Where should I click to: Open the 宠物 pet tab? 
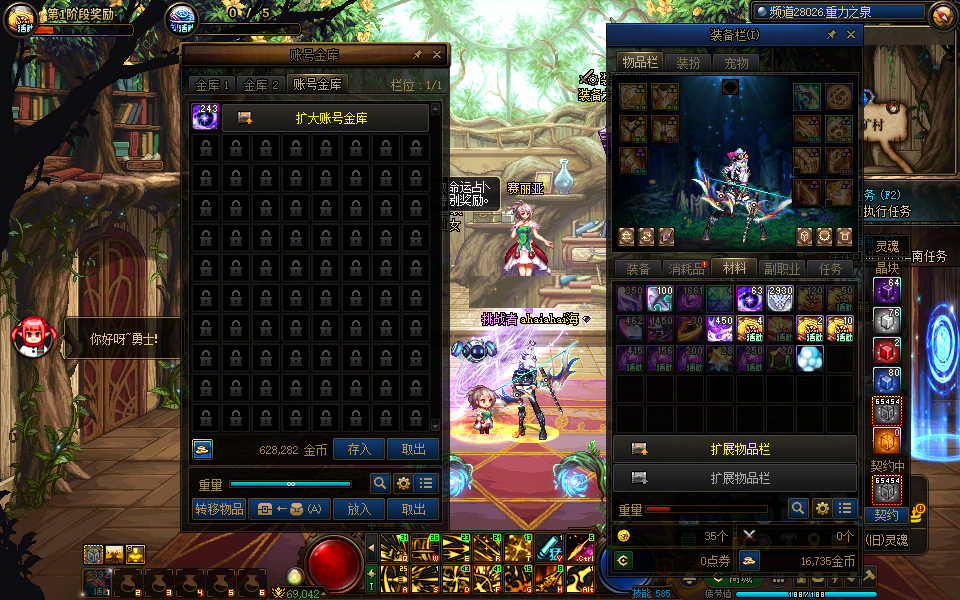736,62
